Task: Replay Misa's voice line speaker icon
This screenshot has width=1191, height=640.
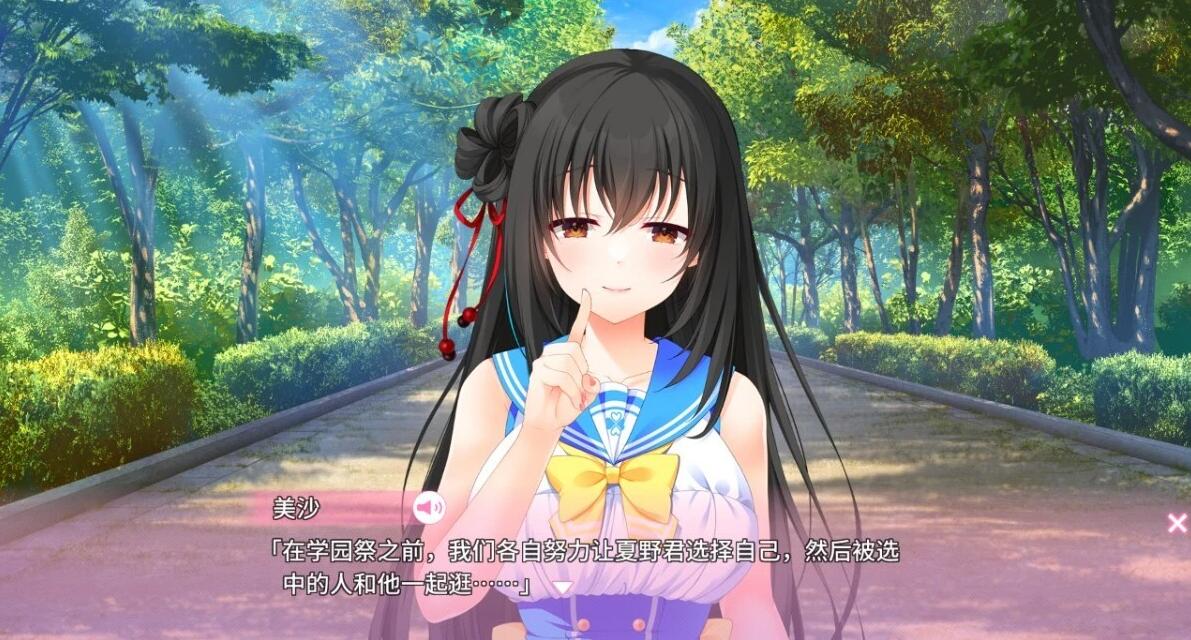Action: pos(429,508)
